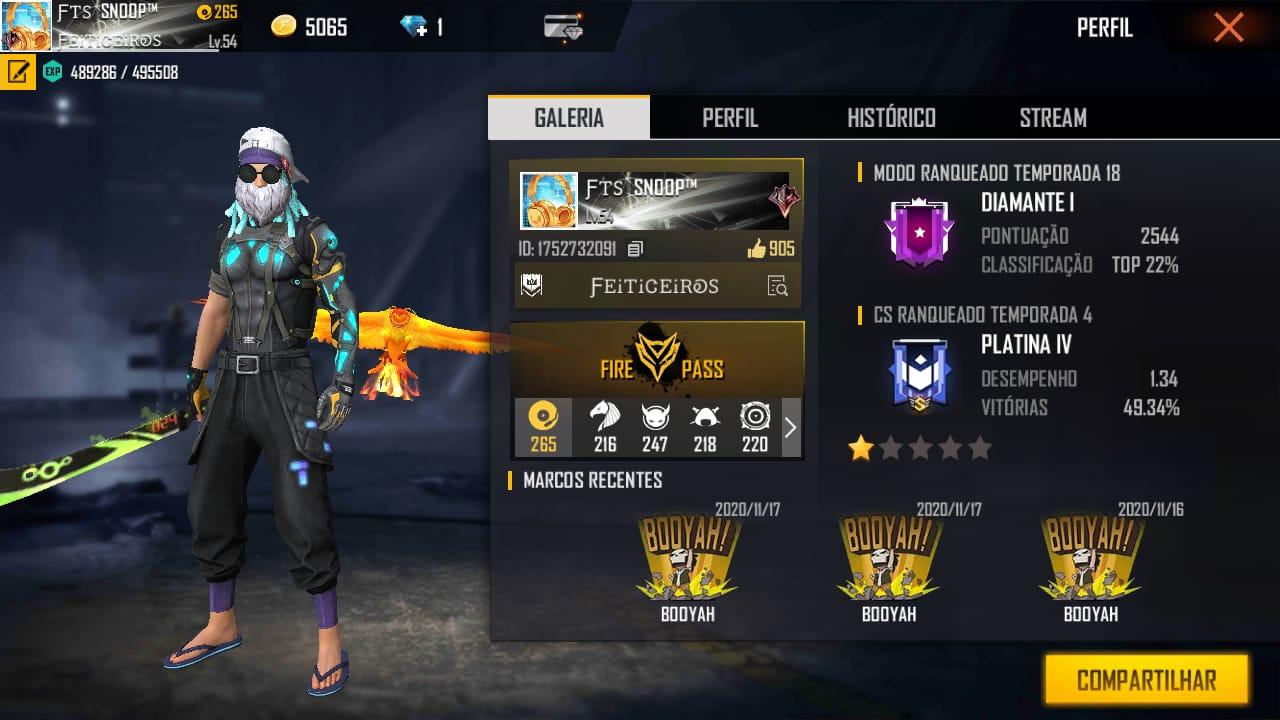Open the yellow edit profile pencil icon
The width and height of the screenshot is (1280, 720).
(x=17, y=72)
